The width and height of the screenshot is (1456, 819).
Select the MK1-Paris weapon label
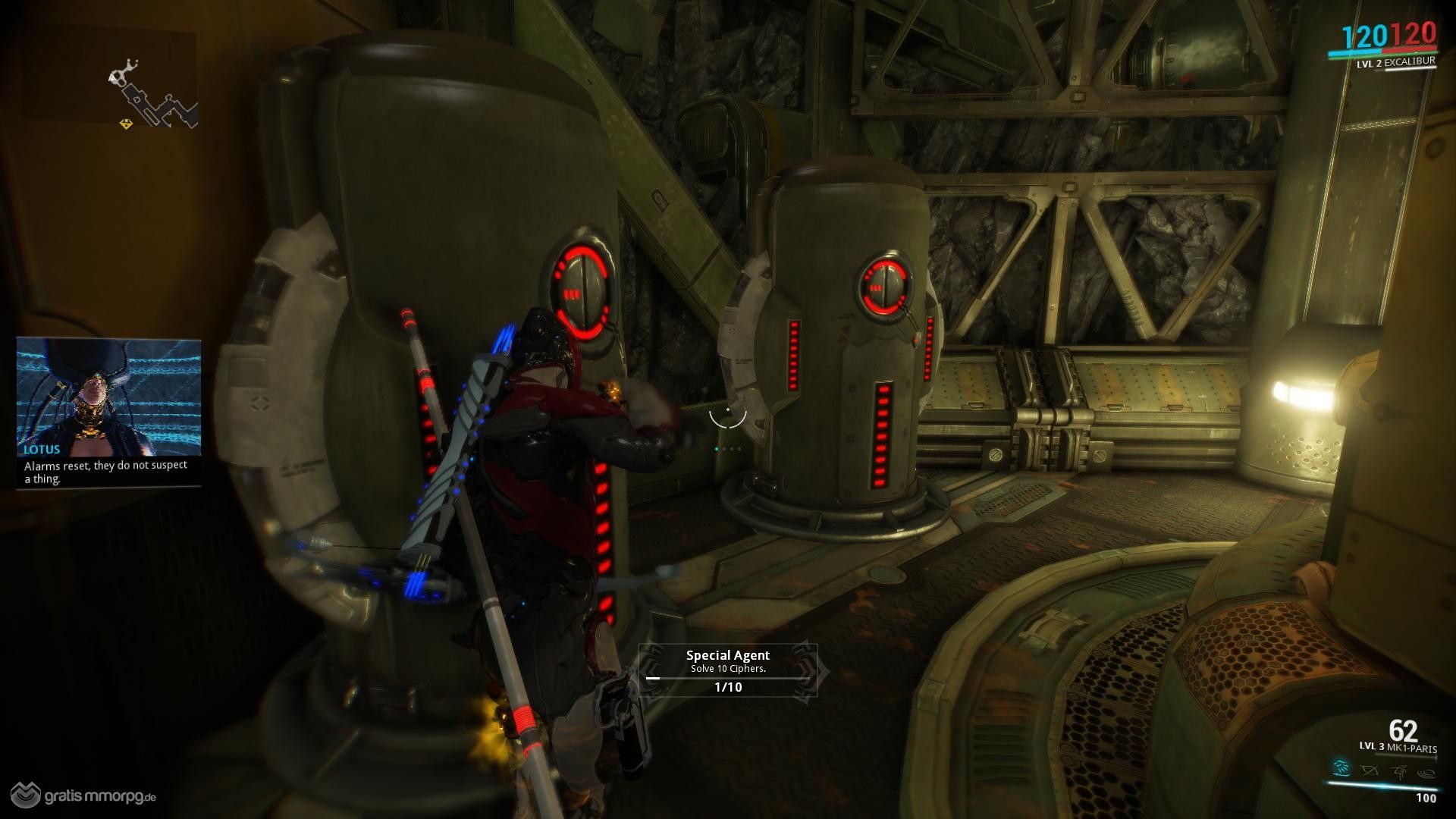(x=1409, y=748)
